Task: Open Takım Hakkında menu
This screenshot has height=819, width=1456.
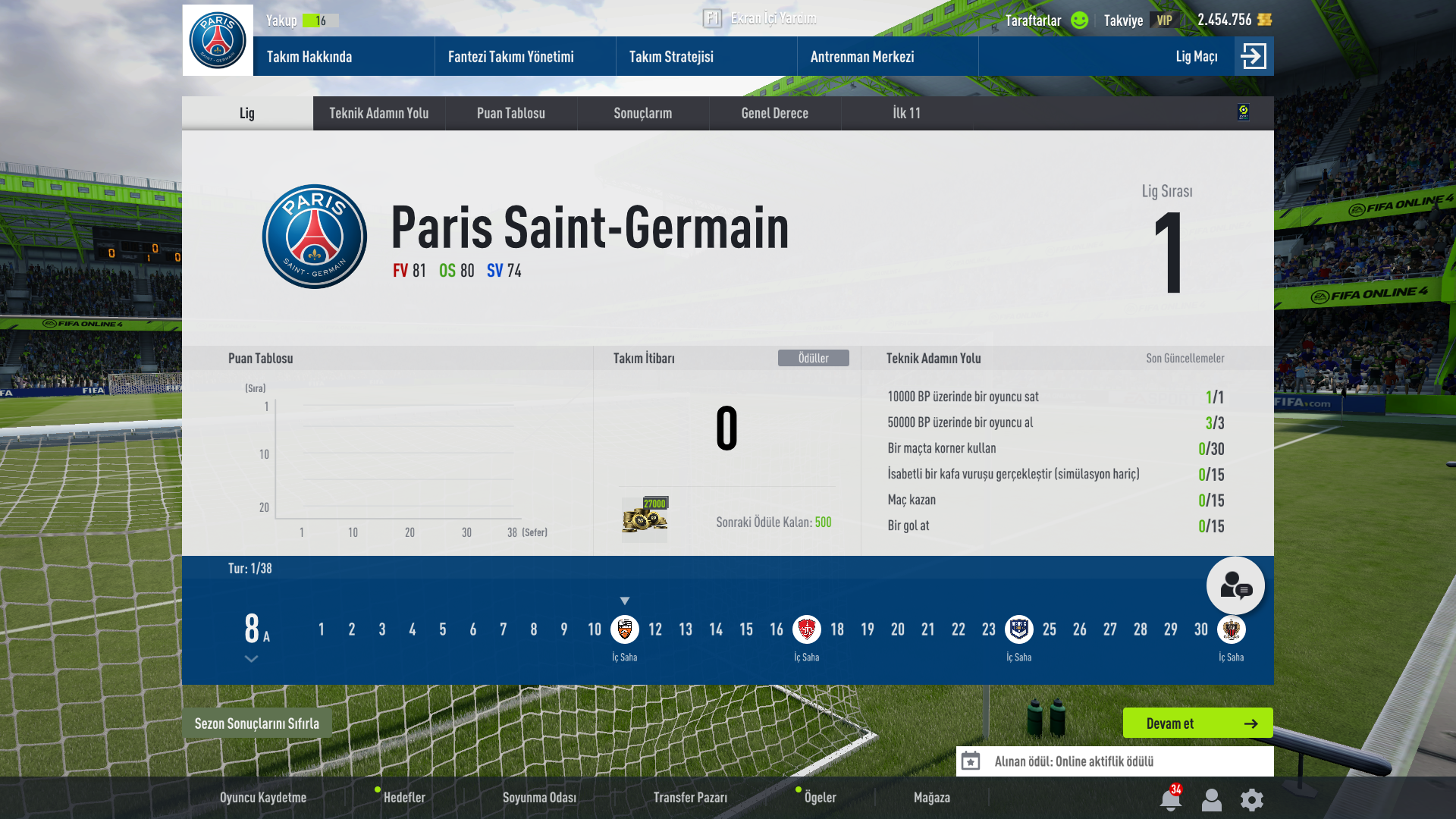Action: (309, 57)
